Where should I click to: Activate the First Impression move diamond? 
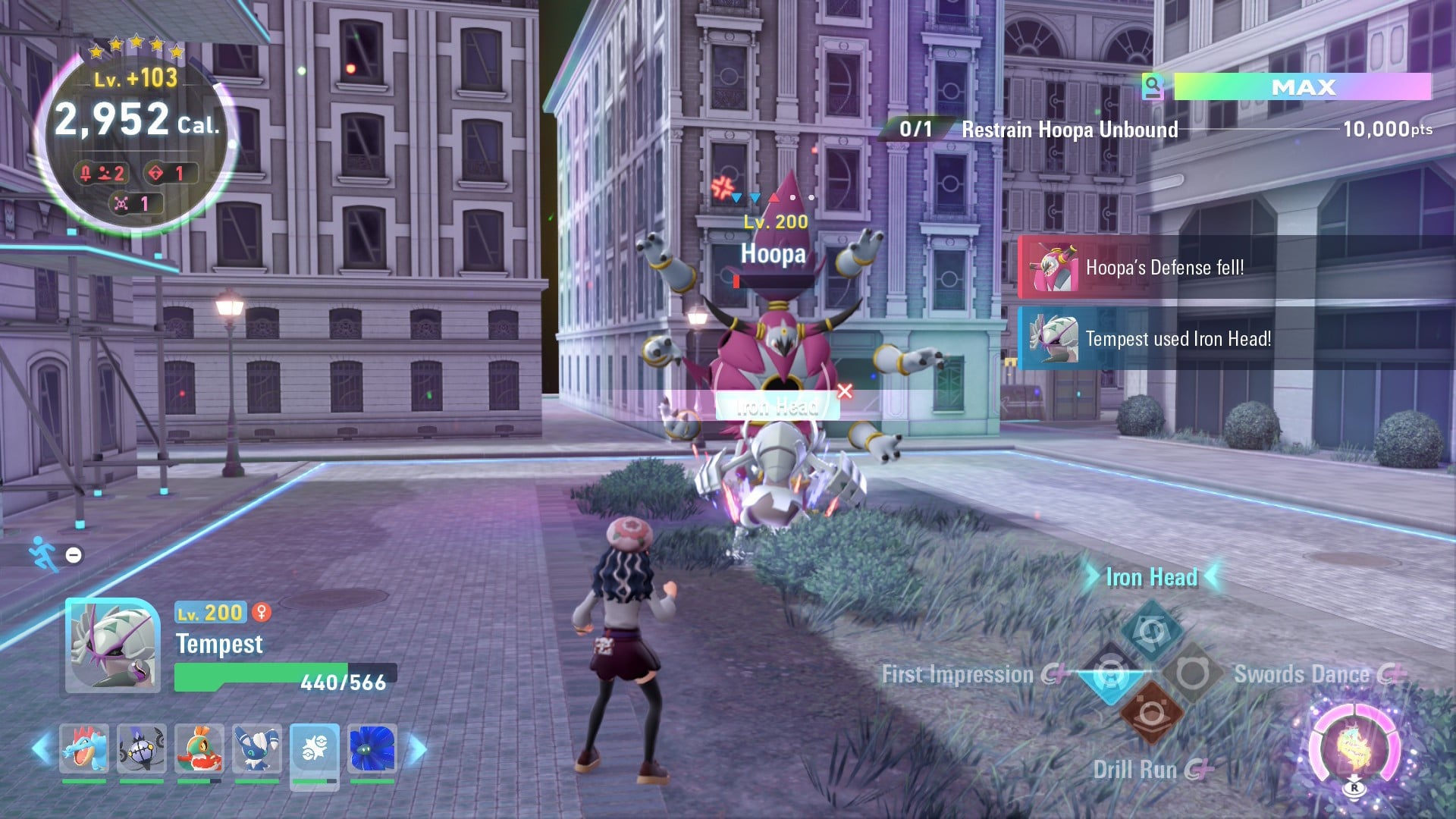pyautogui.click(x=1109, y=673)
